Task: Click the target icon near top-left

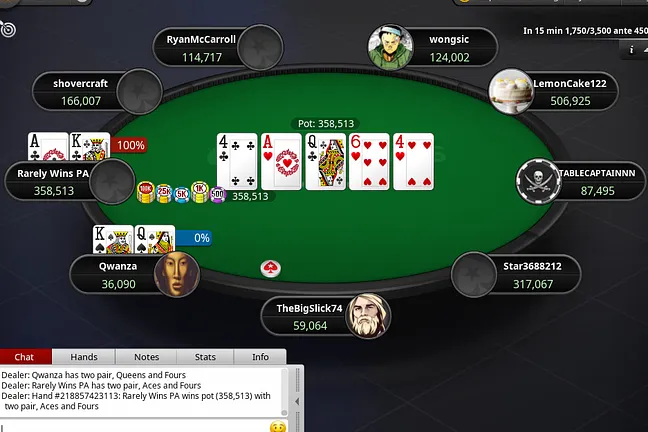Action: tap(8, 30)
